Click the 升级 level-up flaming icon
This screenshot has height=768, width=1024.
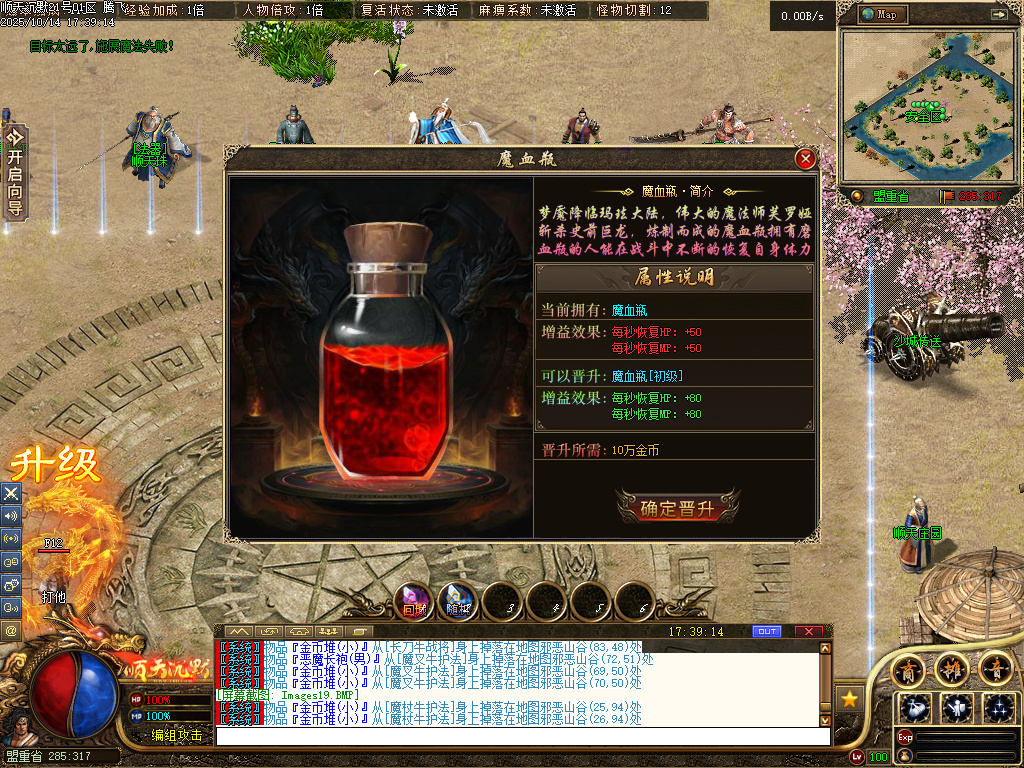click(56, 466)
